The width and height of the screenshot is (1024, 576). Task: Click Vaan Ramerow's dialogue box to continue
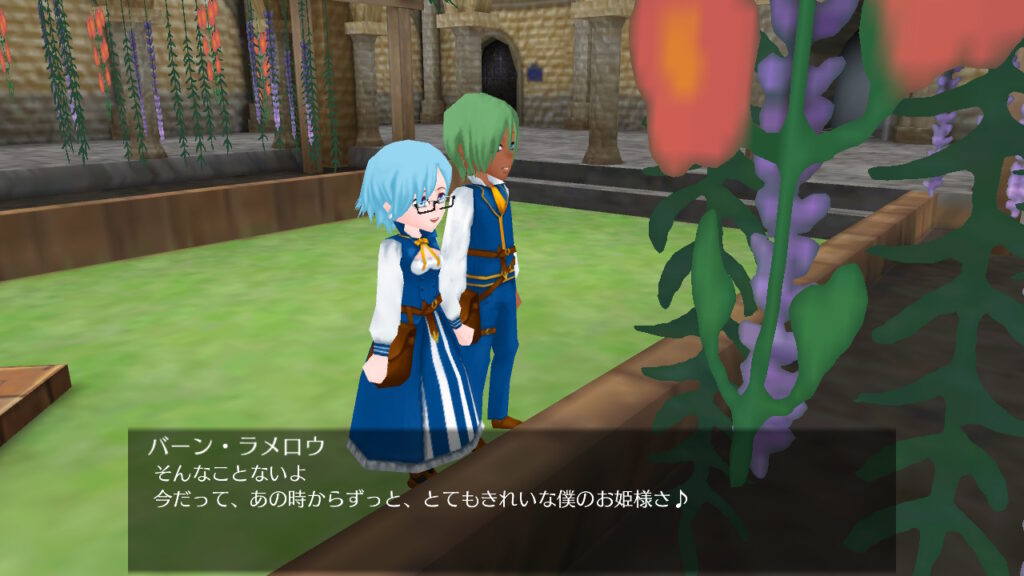(x=510, y=498)
